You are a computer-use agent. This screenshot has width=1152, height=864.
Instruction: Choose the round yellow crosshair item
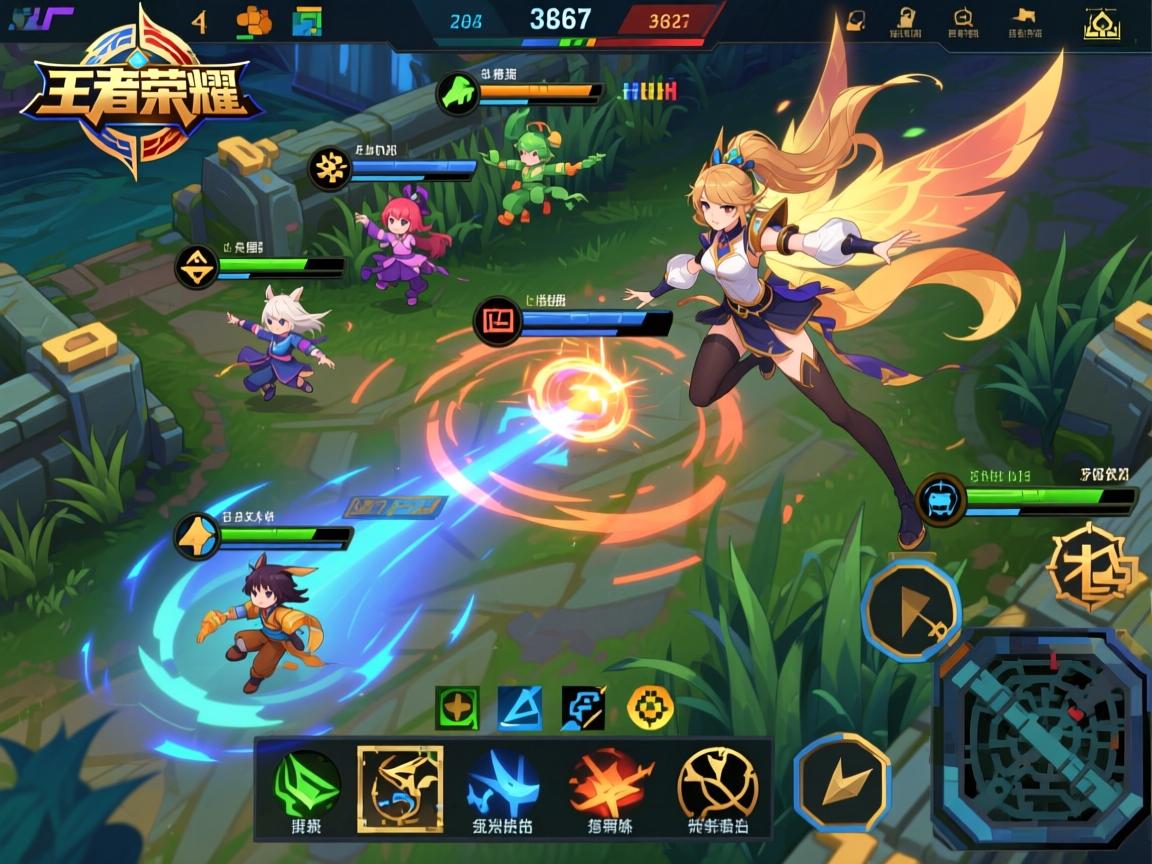[x=650, y=708]
